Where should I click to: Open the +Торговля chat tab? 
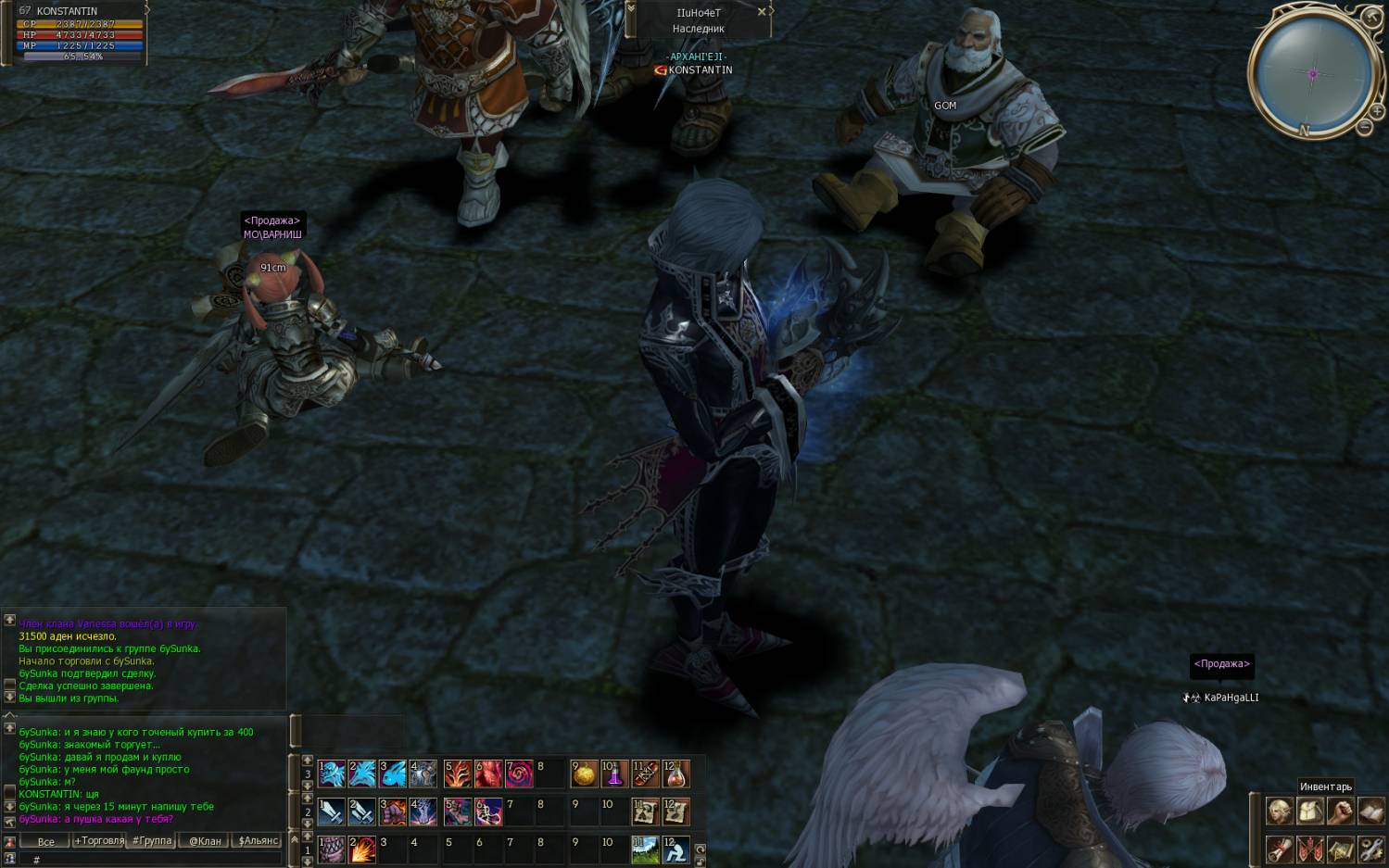coord(100,841)
